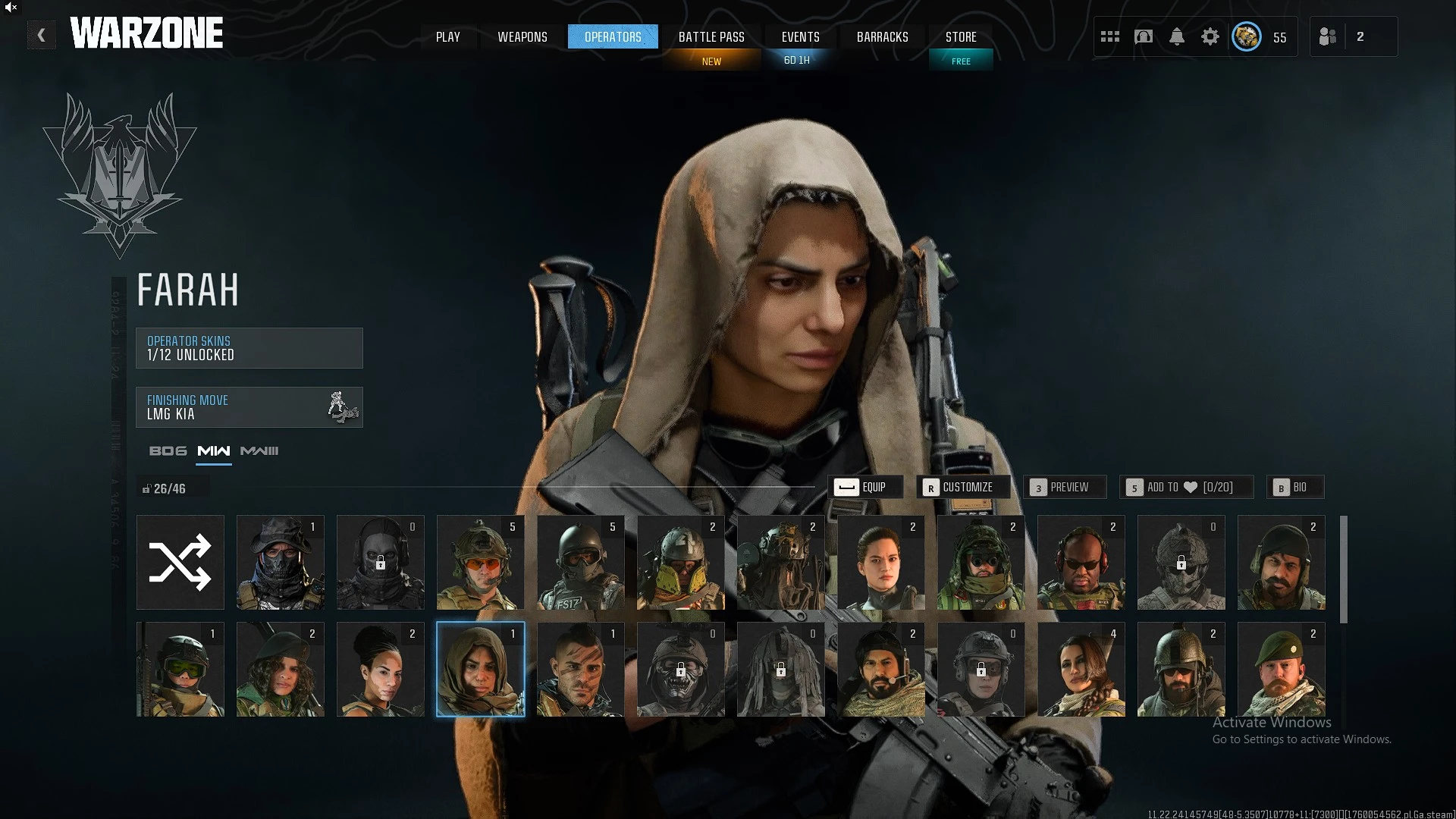Go to the Barracks tab
Screen dimensions: 1456x819
pos(882,37)
